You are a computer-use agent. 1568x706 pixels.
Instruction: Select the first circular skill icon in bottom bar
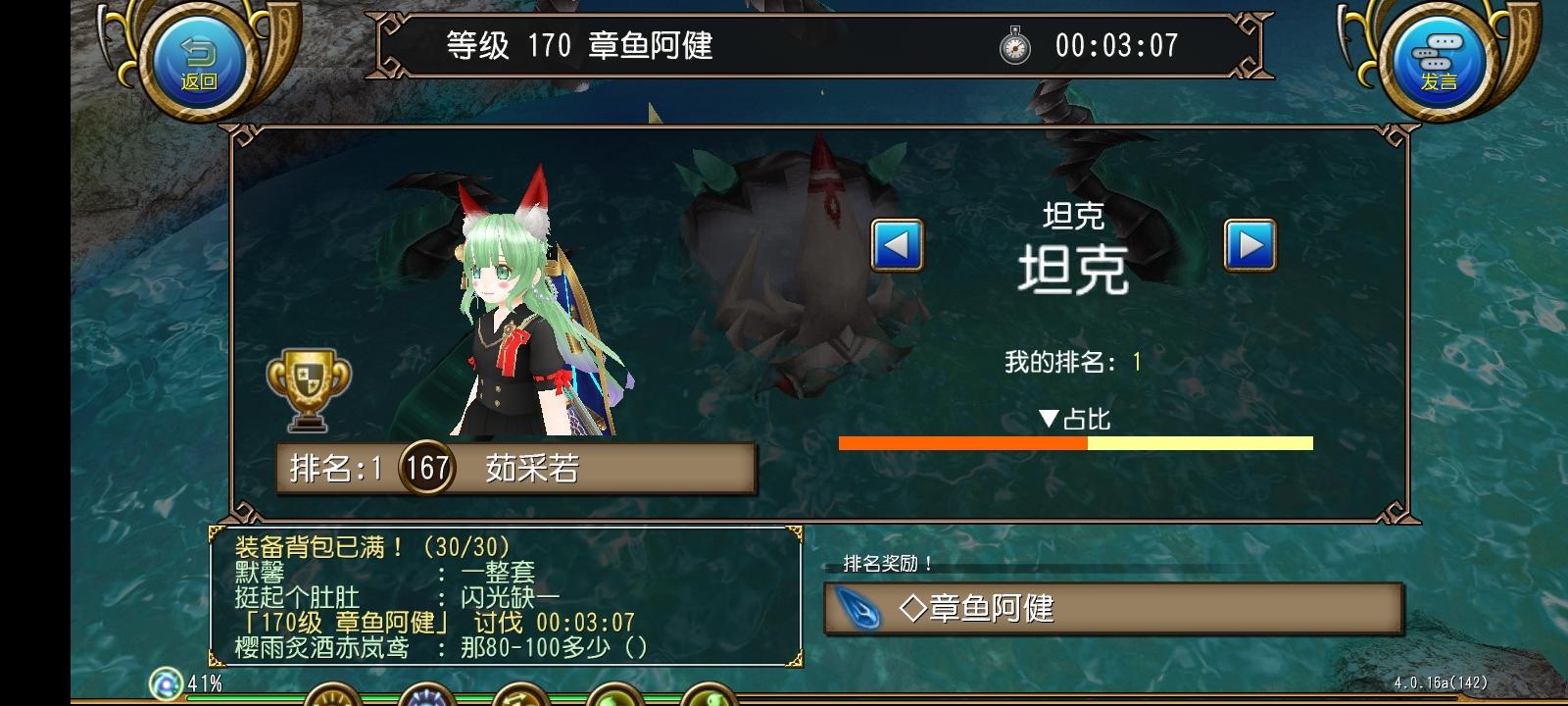click(x=330, y=701)
